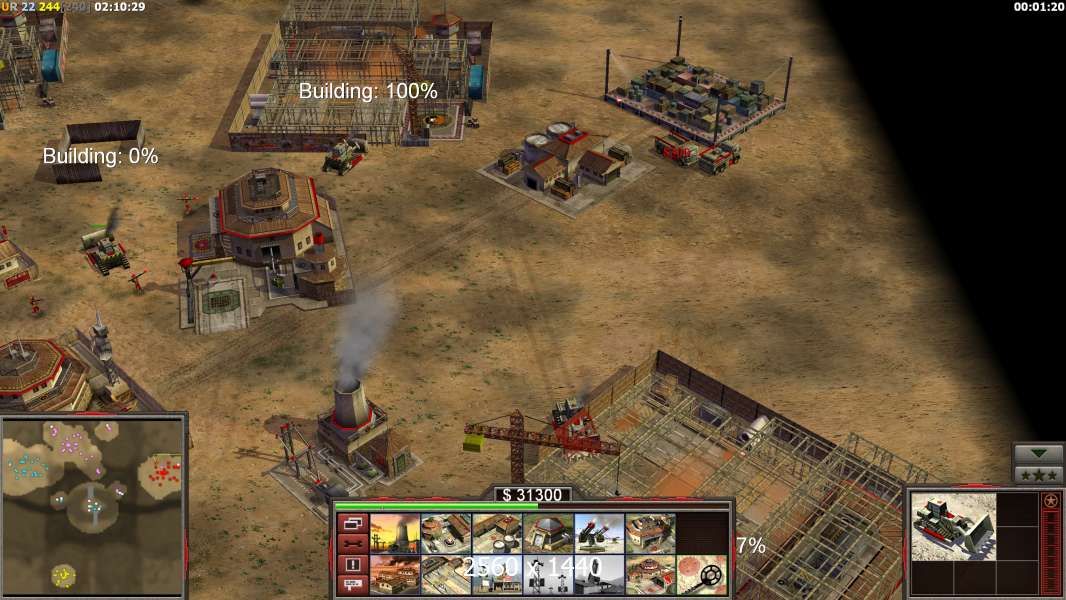The width and height of the screenshot is (1066, 600).
Task: Click the green down-arrow button
Action: click(x=1038, y=454)
